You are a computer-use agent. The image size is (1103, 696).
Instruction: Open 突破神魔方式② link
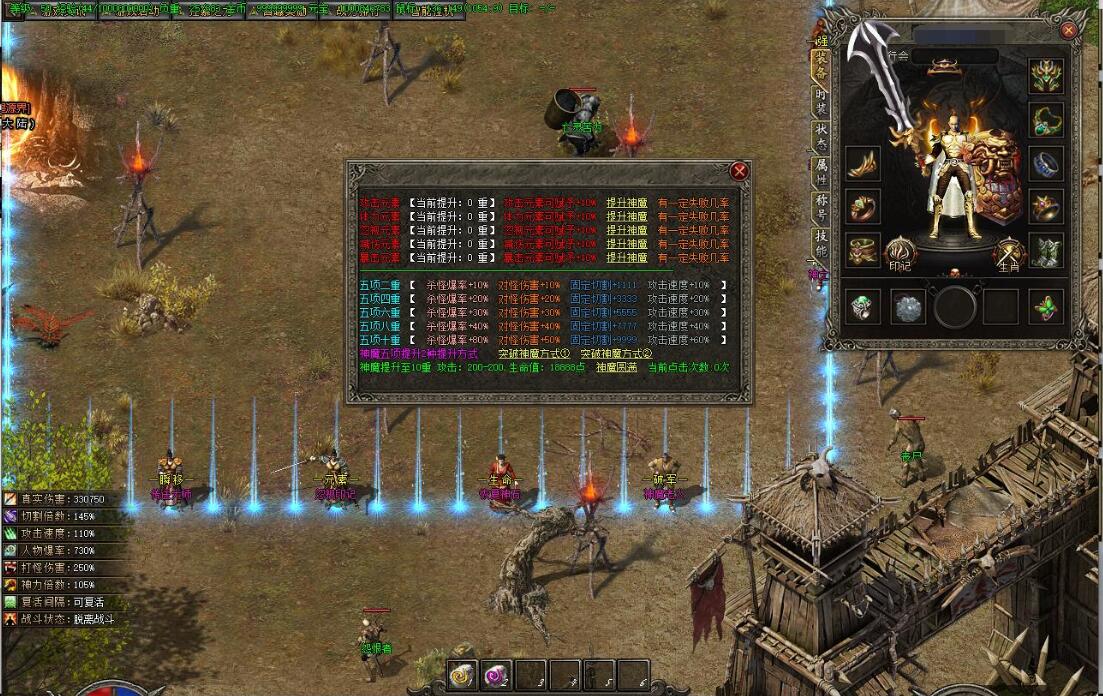(x=616, y=354)
